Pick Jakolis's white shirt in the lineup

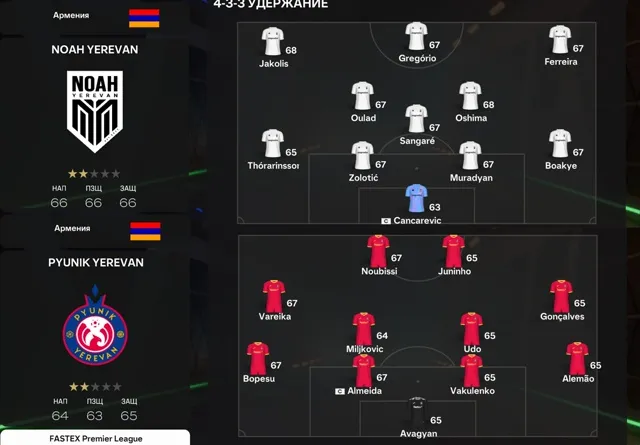(271, 41)
